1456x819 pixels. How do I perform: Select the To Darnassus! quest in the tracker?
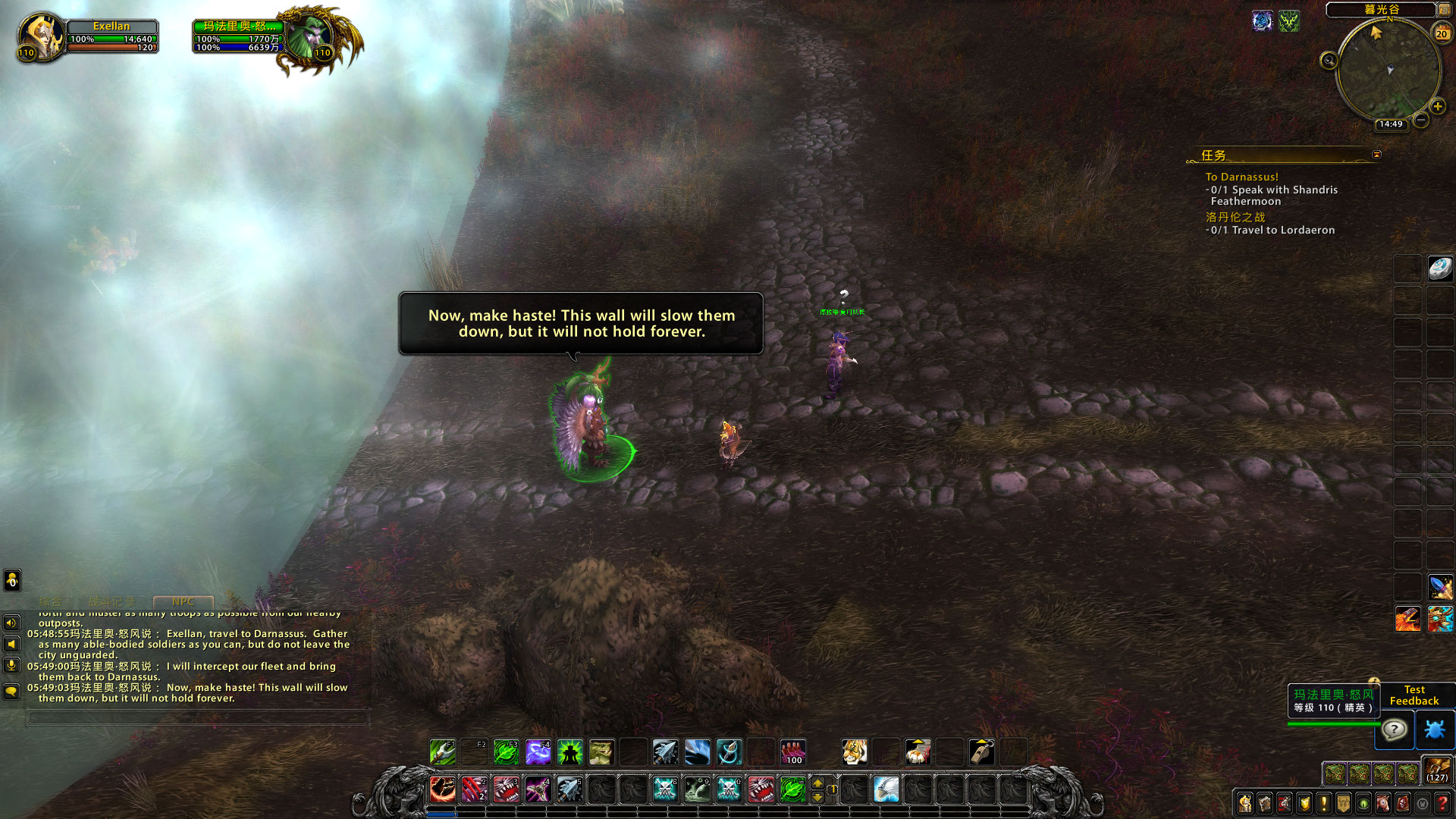point(1241,177)
